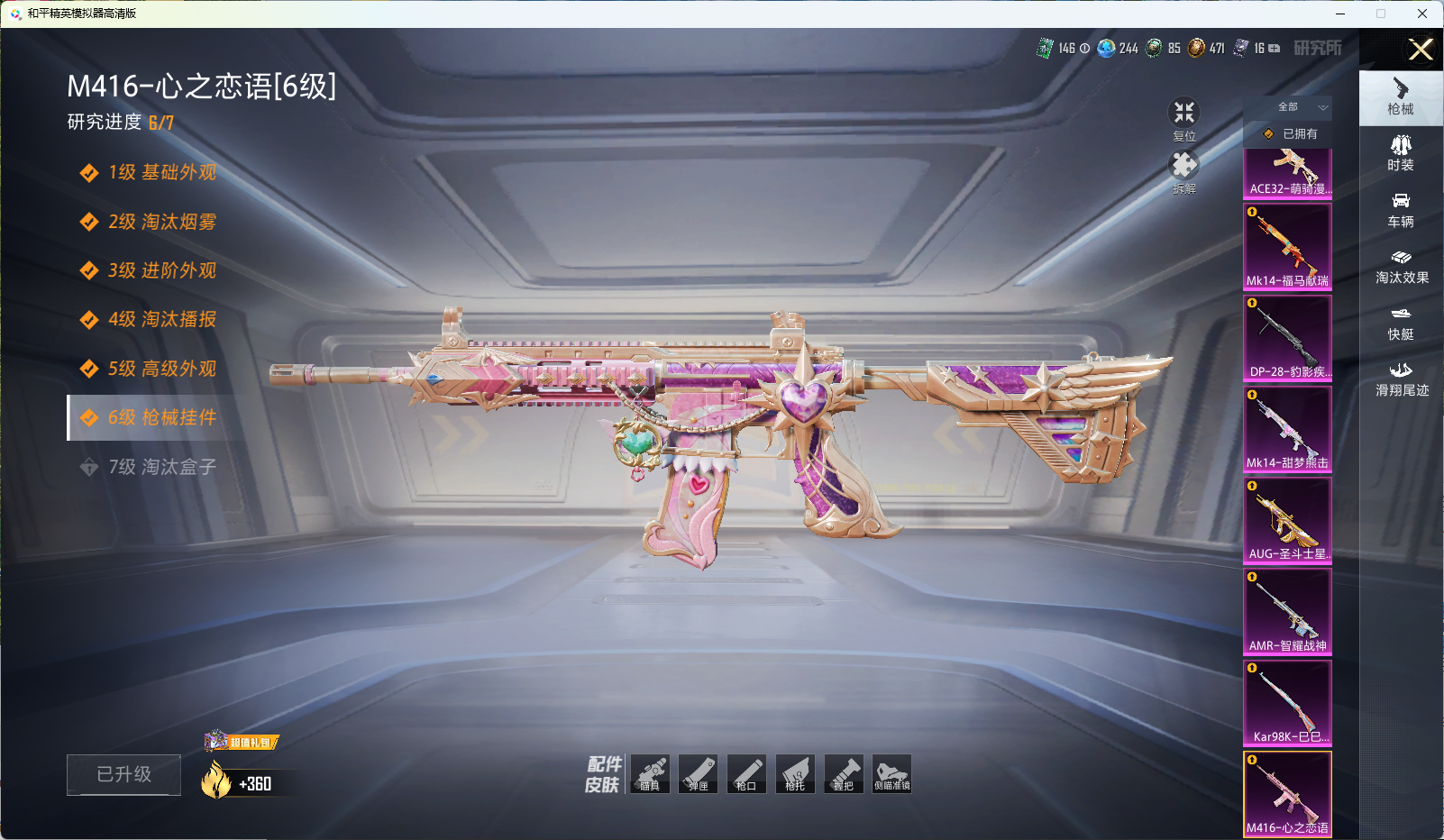Switch to the 枪械 category tab

[x=1401, y=97]
